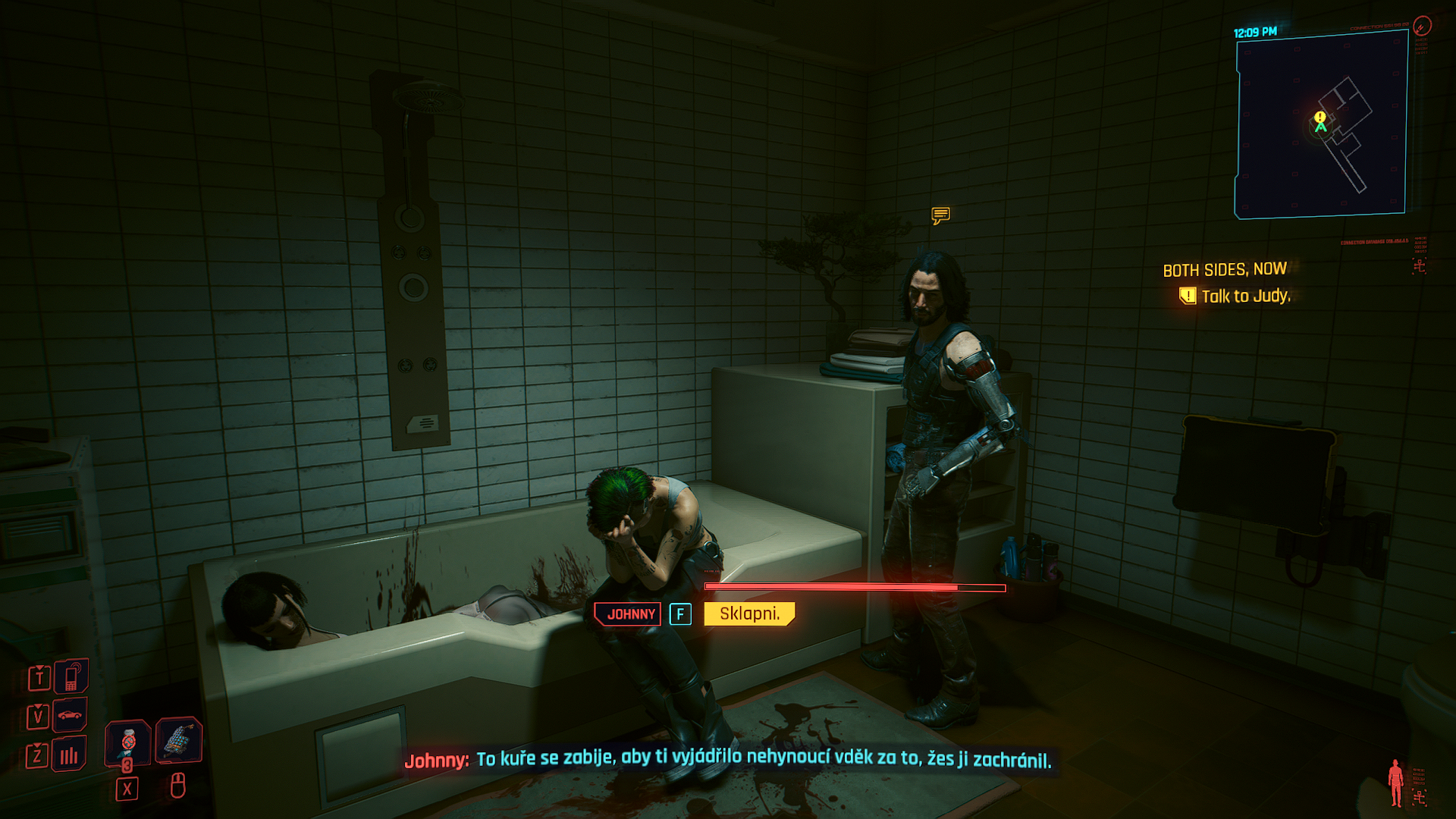Choose the "Sklapni." dialogue reply
The width and height of the screenshot is (1456, 819).
point(749,613)
